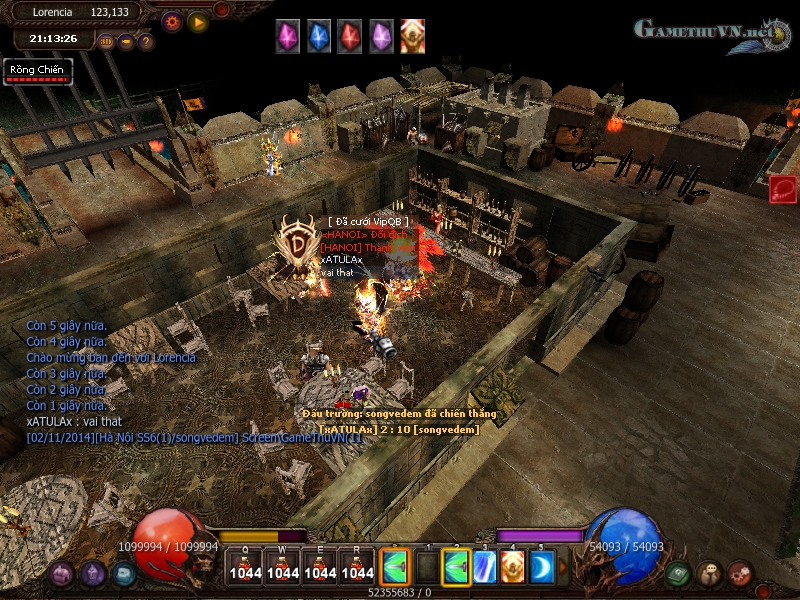Click the red crystal buff icon
This screenshot has height=600, width=800.
click(350, 36)
